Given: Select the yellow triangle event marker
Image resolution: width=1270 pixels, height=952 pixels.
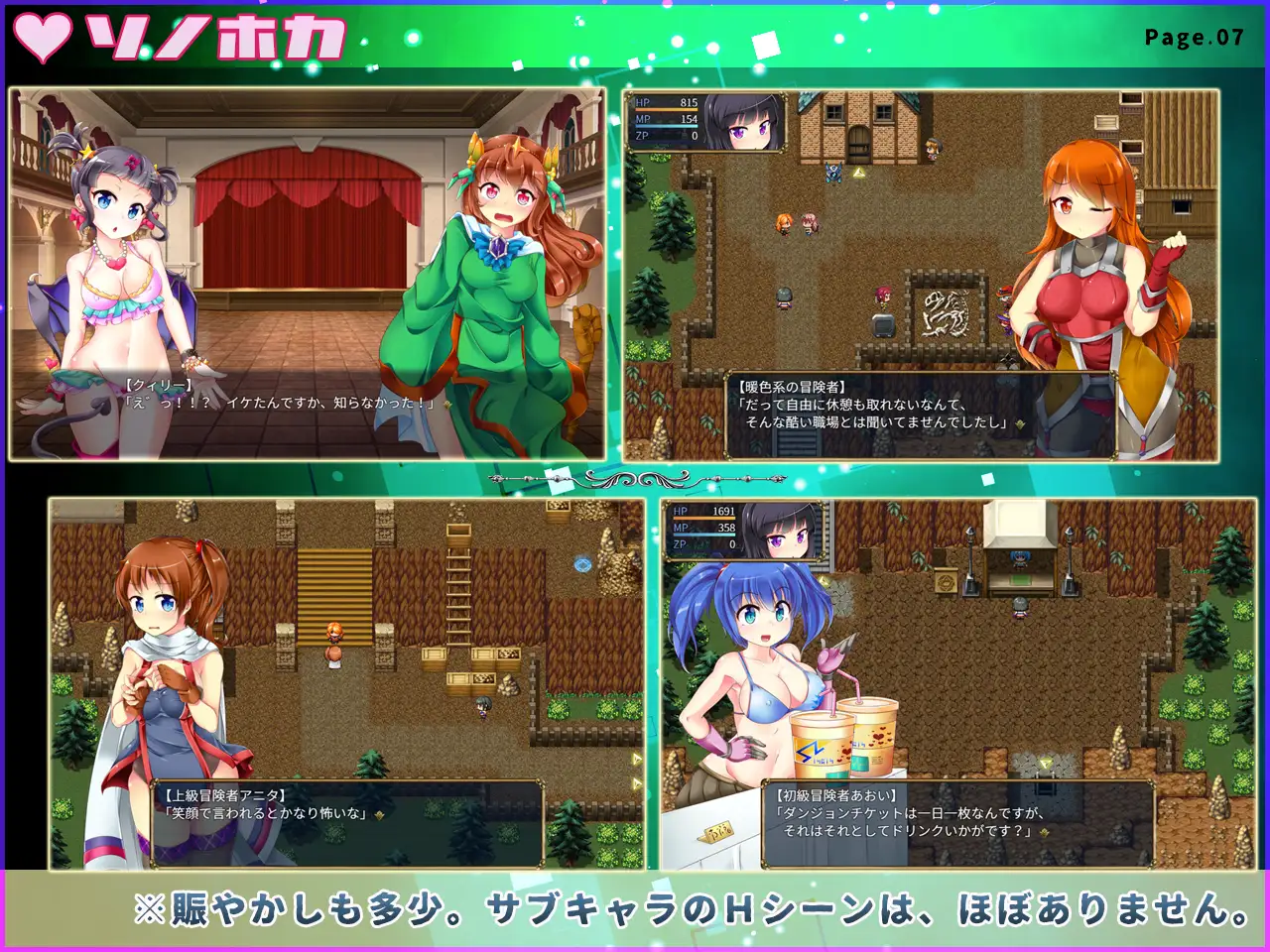Looking at the screenshot, I should point(859,172).
